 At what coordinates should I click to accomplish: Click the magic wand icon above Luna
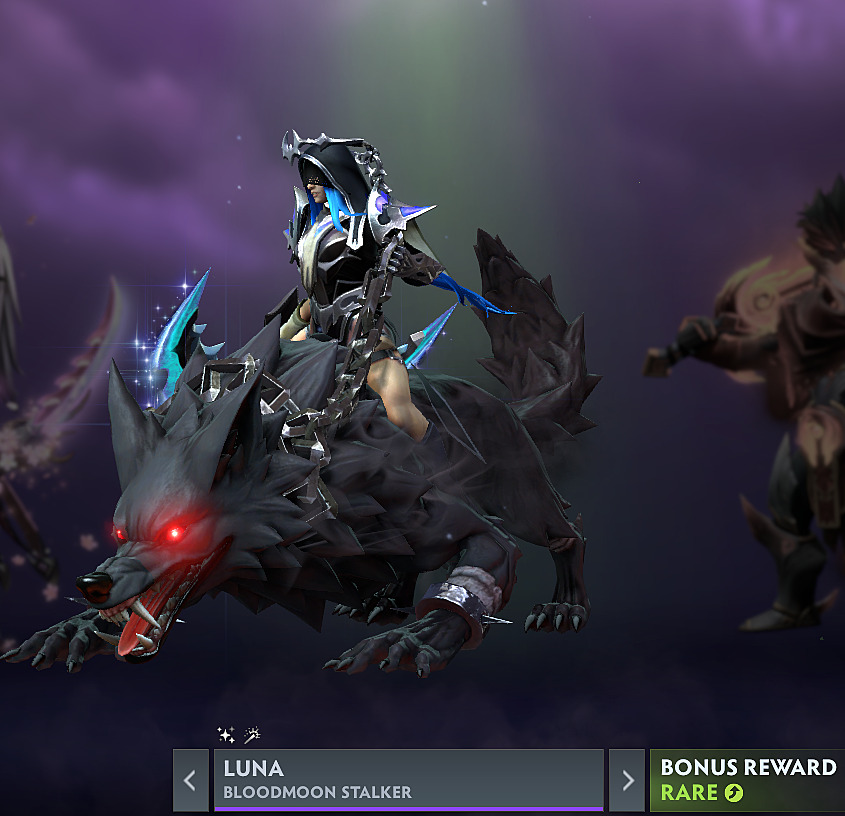(x=252, y=735)
